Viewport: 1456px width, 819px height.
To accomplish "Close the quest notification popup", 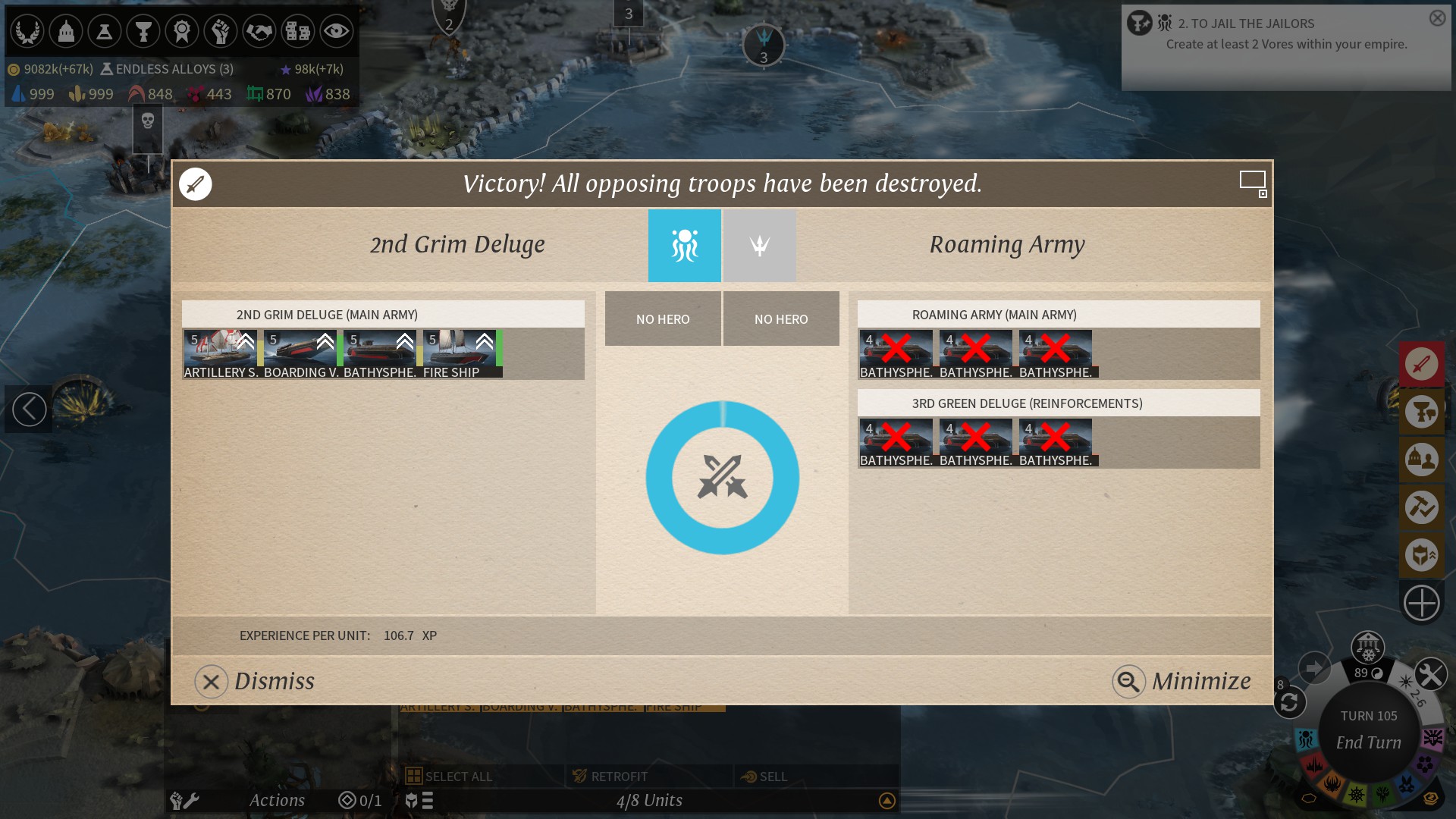I will click(1437, 18).
